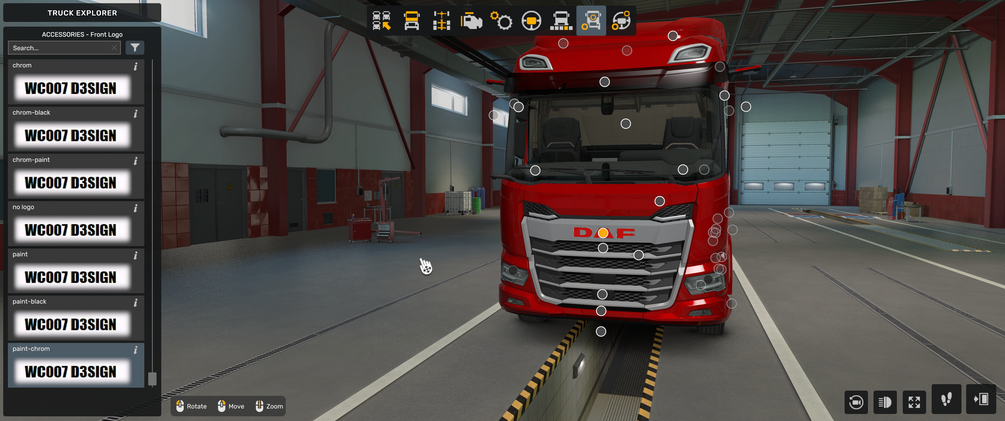Pick the "chrom-paint" front logo
The image size is (1005, 421).
70,182
